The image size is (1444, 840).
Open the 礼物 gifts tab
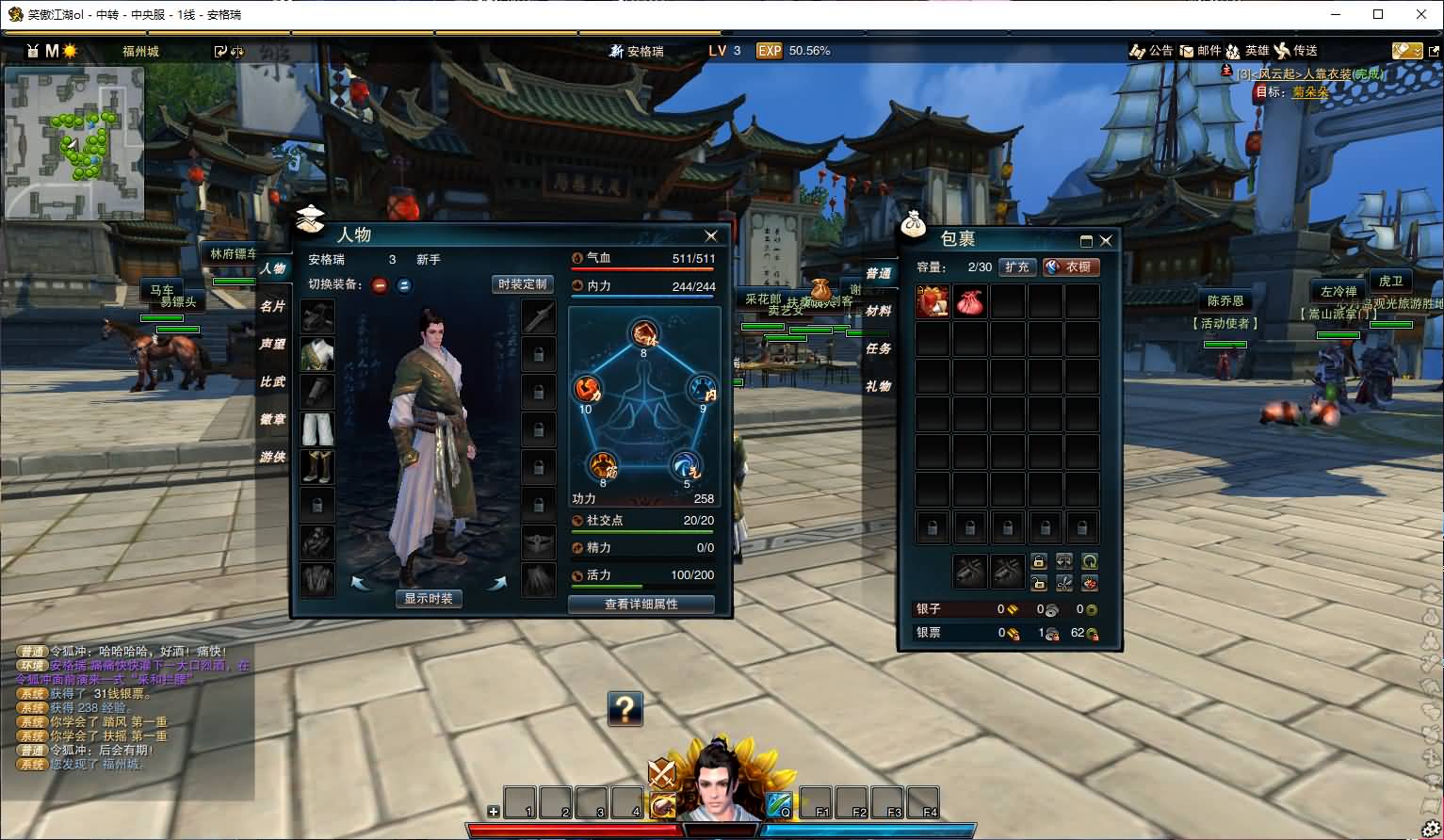pyautogui.click(x=878, y=386)
